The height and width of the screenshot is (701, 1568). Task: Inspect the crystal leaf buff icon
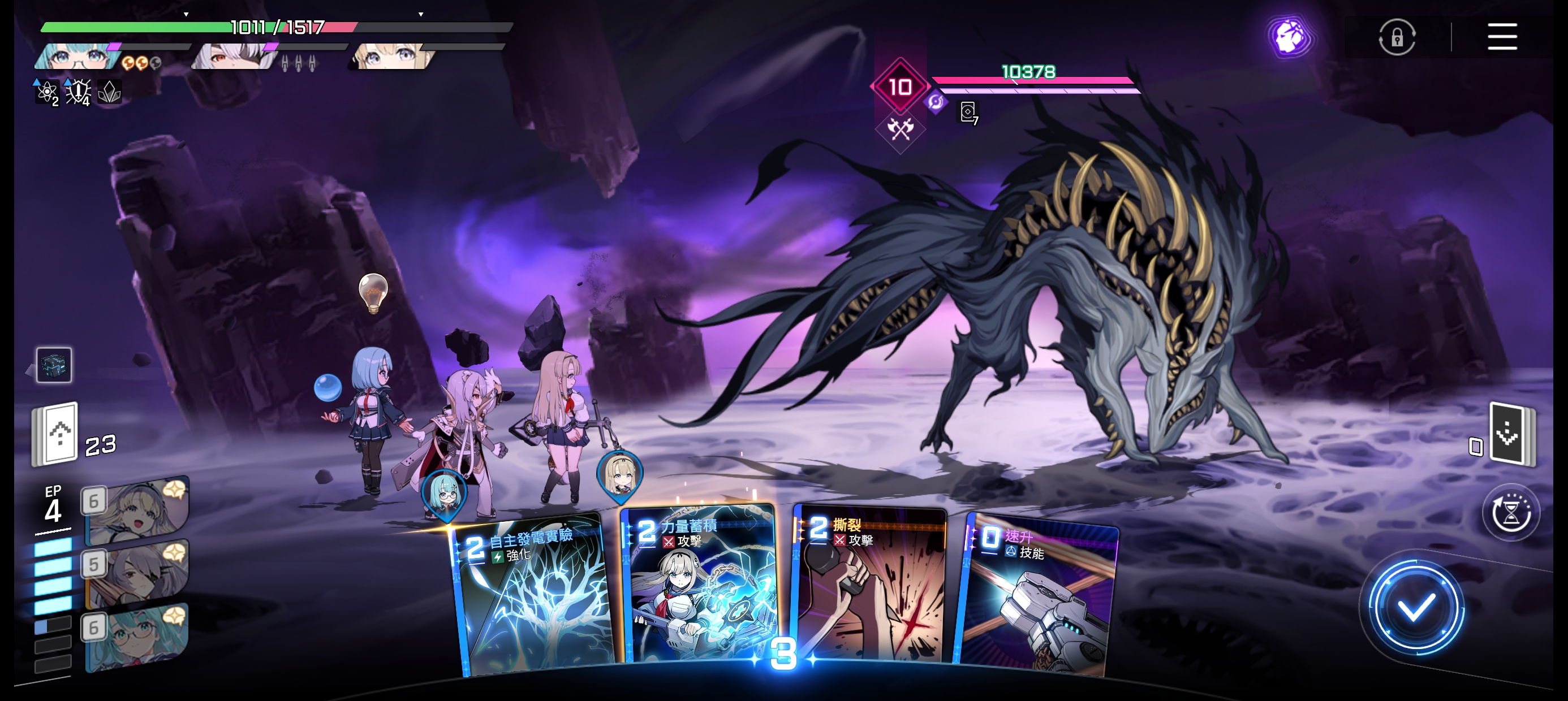110,93
